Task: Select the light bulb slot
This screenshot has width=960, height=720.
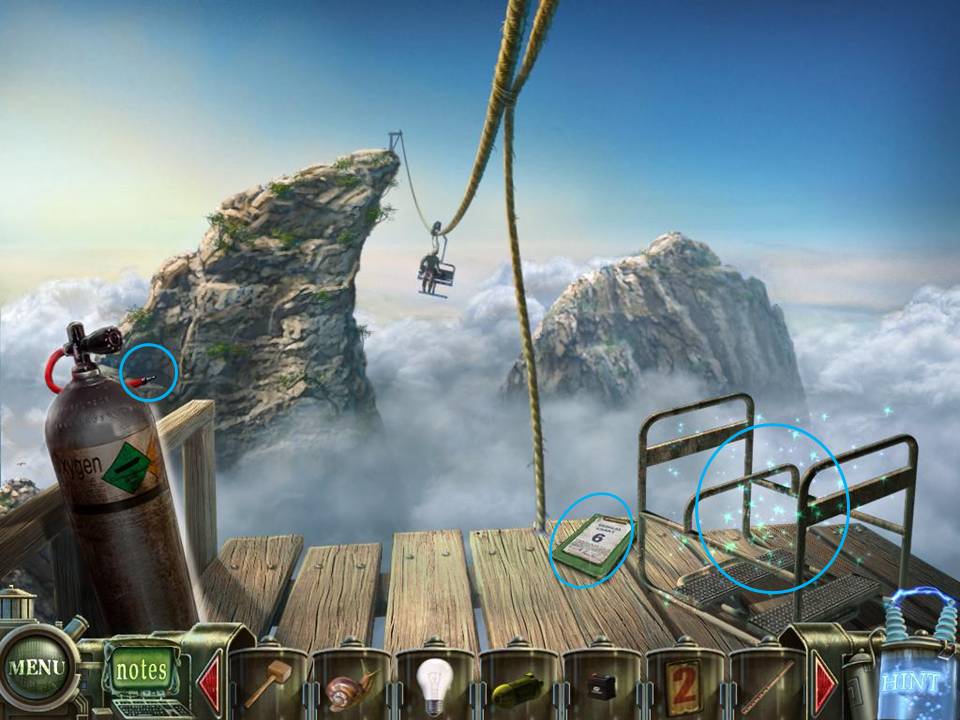Action: click(434, 685)
